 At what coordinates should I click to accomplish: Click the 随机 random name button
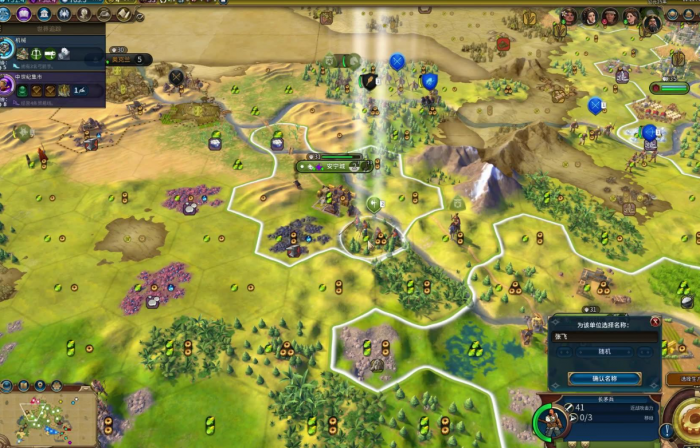pyautogui.click(x=604, y=351)
